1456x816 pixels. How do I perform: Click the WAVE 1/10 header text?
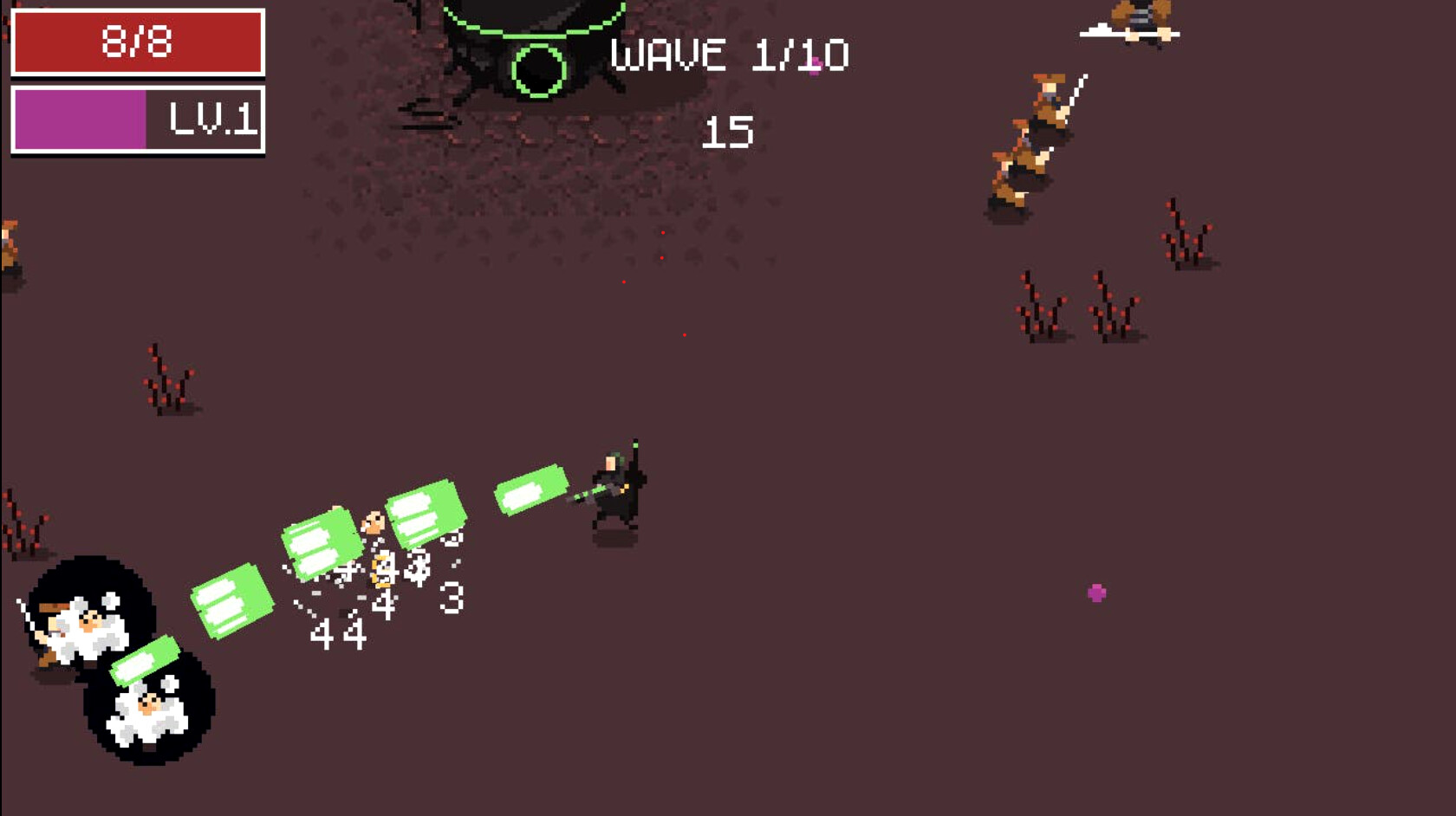(728, 54)
